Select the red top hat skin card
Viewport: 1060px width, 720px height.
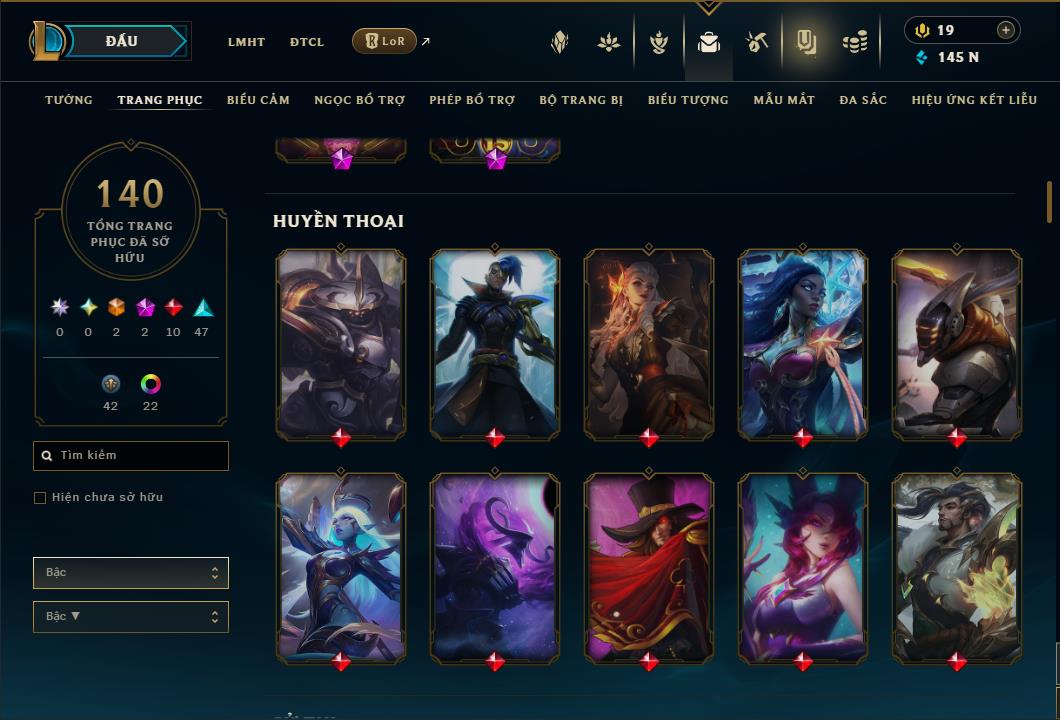tap(649, 565)
